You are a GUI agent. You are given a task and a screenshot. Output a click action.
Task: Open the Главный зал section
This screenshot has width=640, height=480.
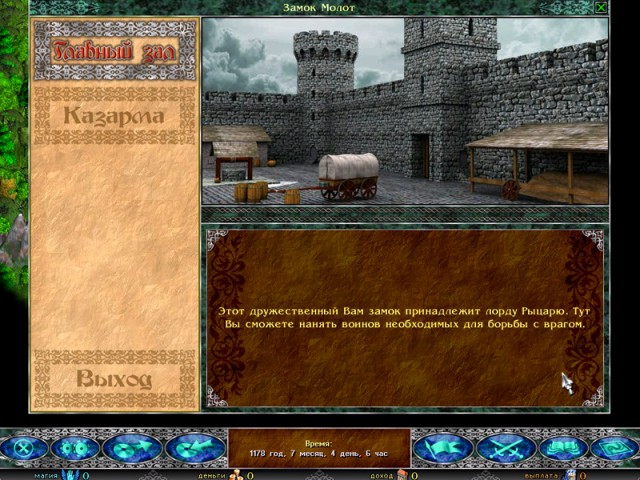coord(114,50)
